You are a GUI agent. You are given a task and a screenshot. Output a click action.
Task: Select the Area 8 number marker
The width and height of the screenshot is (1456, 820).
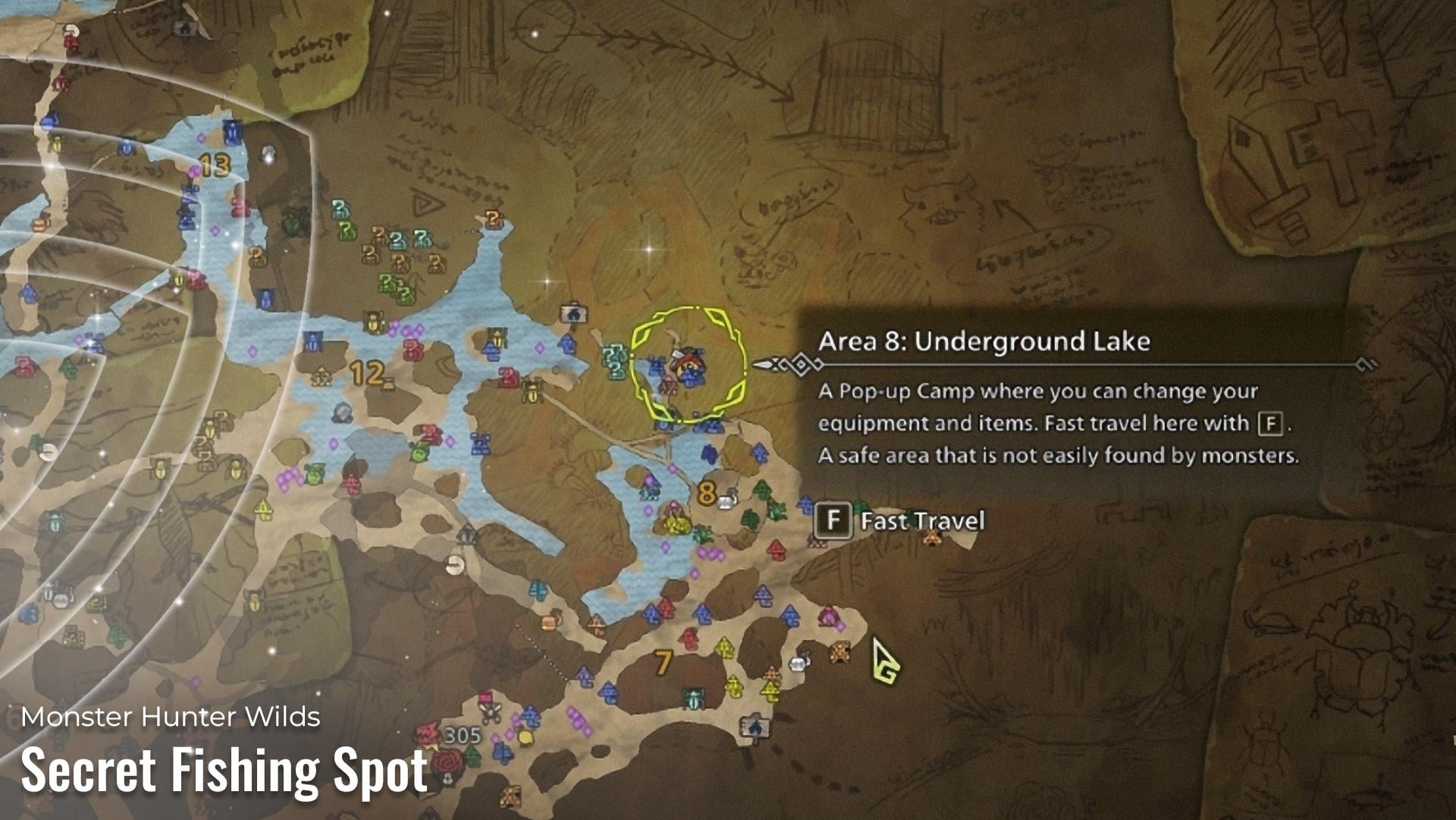pos(706,493)
